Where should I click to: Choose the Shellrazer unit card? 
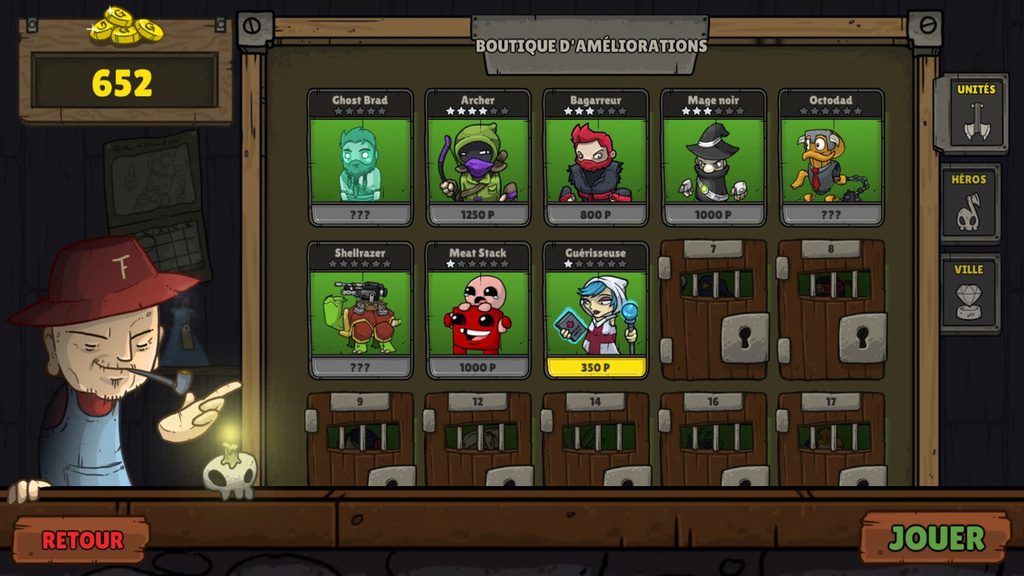pyautogui.click(x=360, y=310)
